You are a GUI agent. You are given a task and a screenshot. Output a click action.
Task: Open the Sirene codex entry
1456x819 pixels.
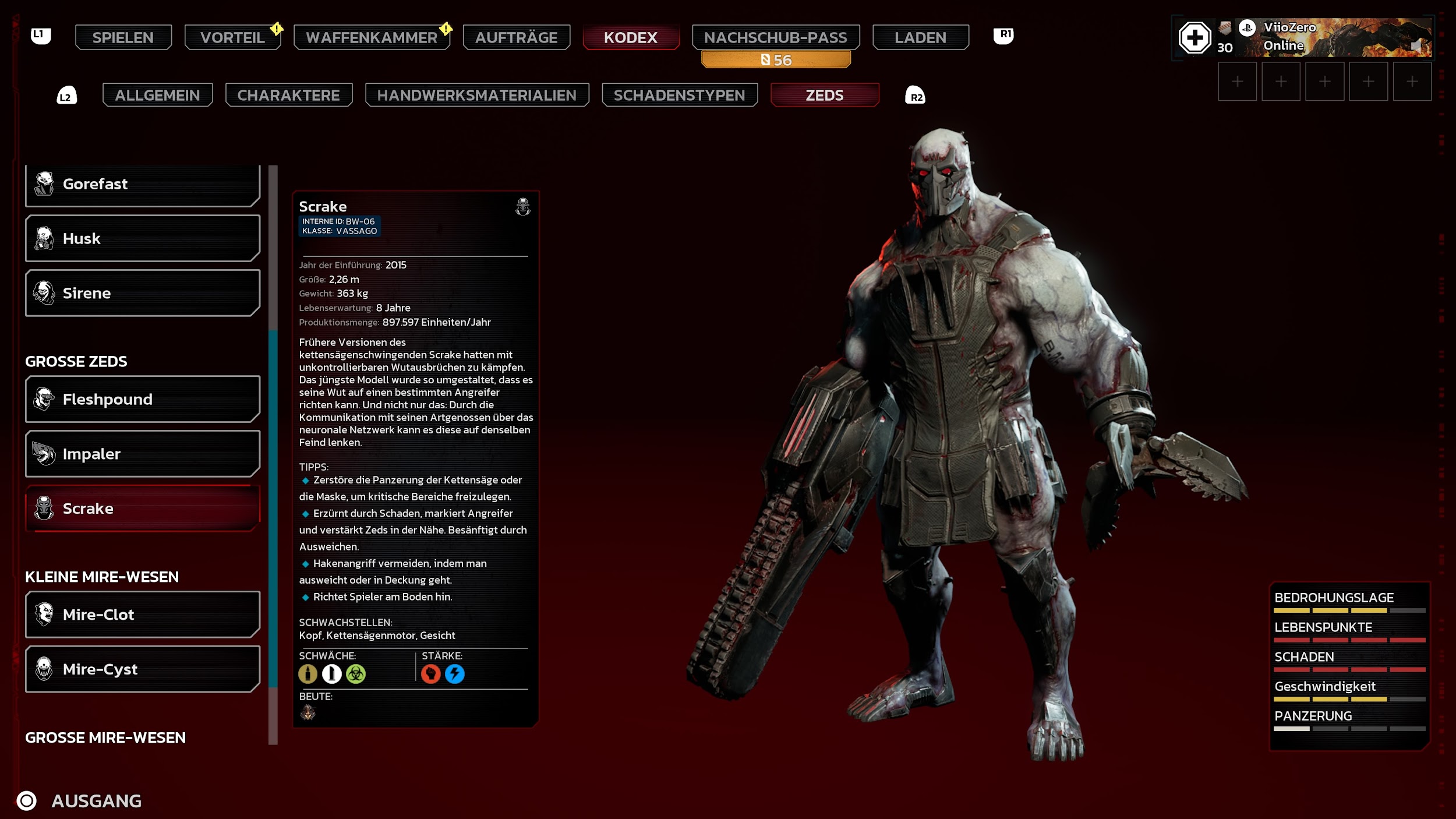click(142, 293)
